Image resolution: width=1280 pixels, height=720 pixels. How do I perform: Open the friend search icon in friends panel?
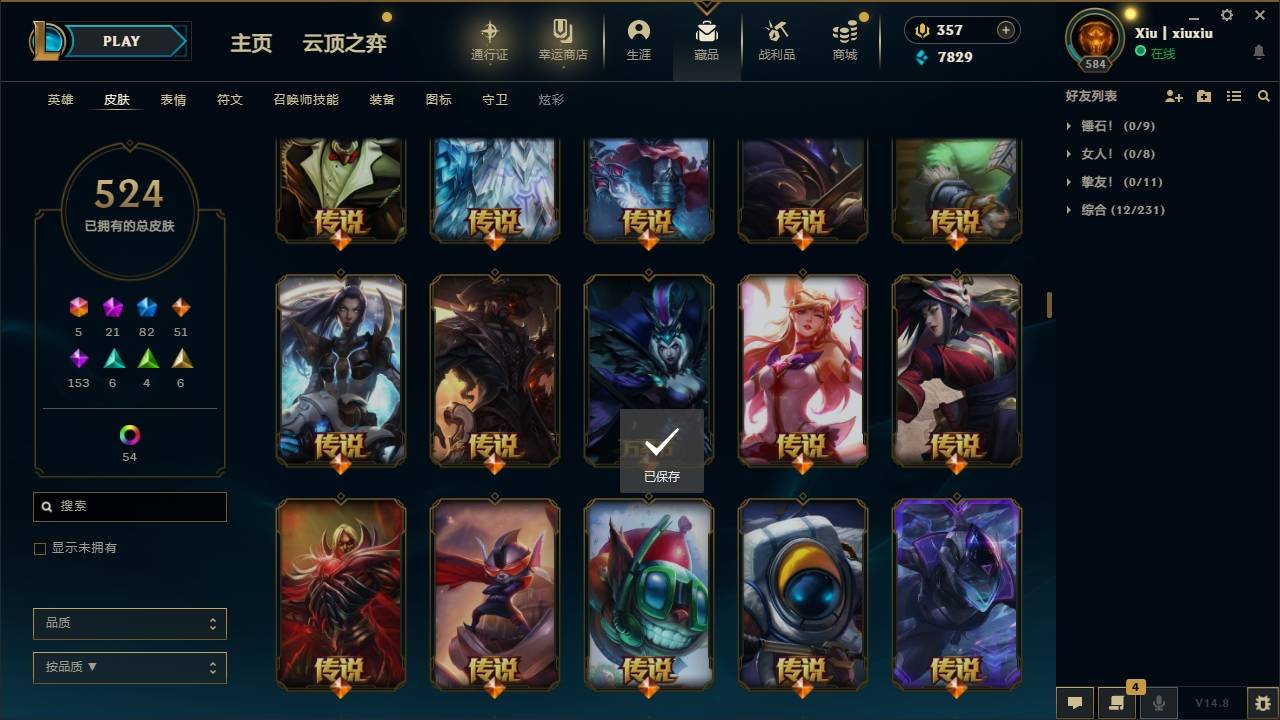click(1264, 95)
